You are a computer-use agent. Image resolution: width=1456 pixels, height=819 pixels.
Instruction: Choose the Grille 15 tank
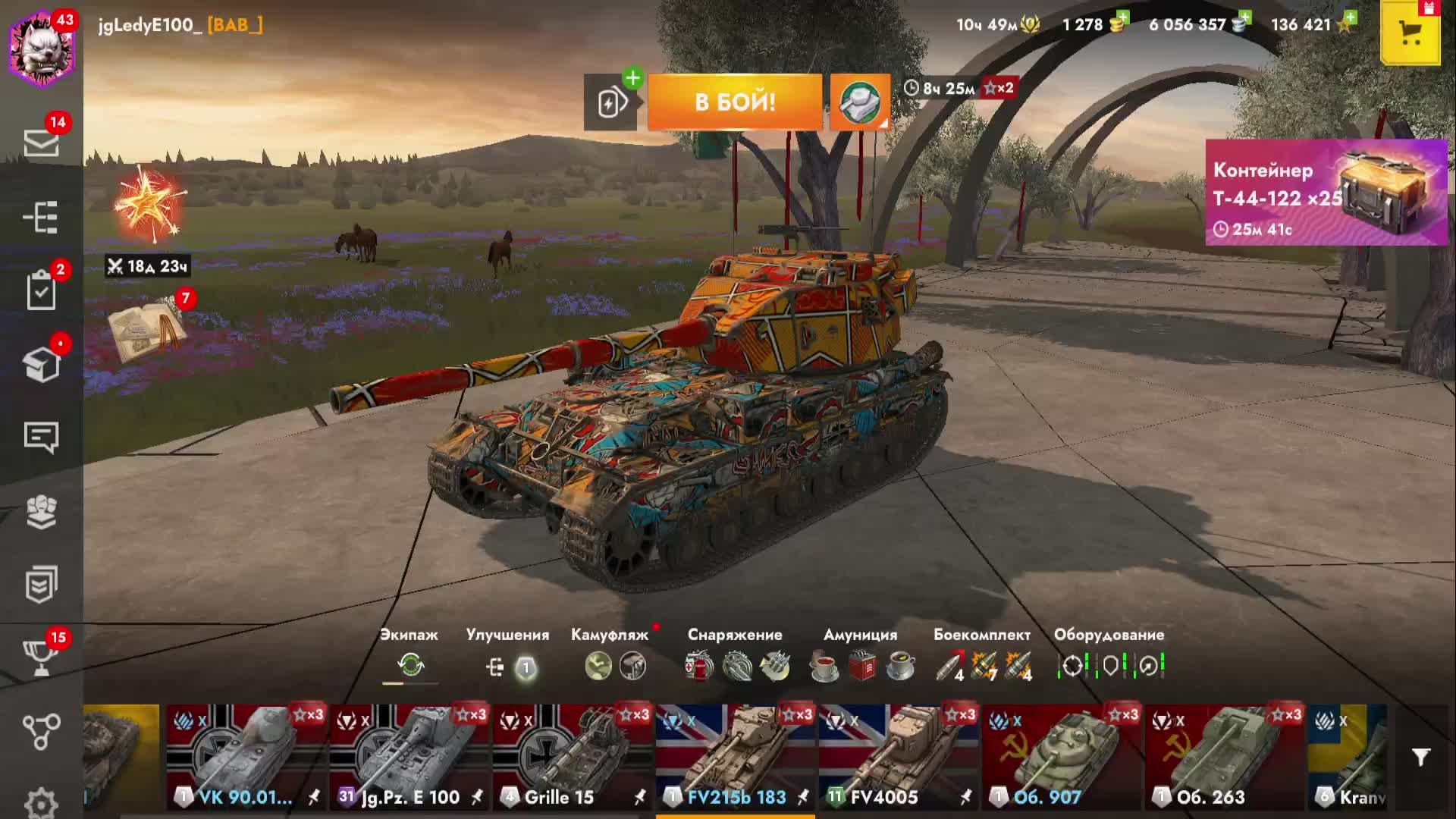(573, 758)
